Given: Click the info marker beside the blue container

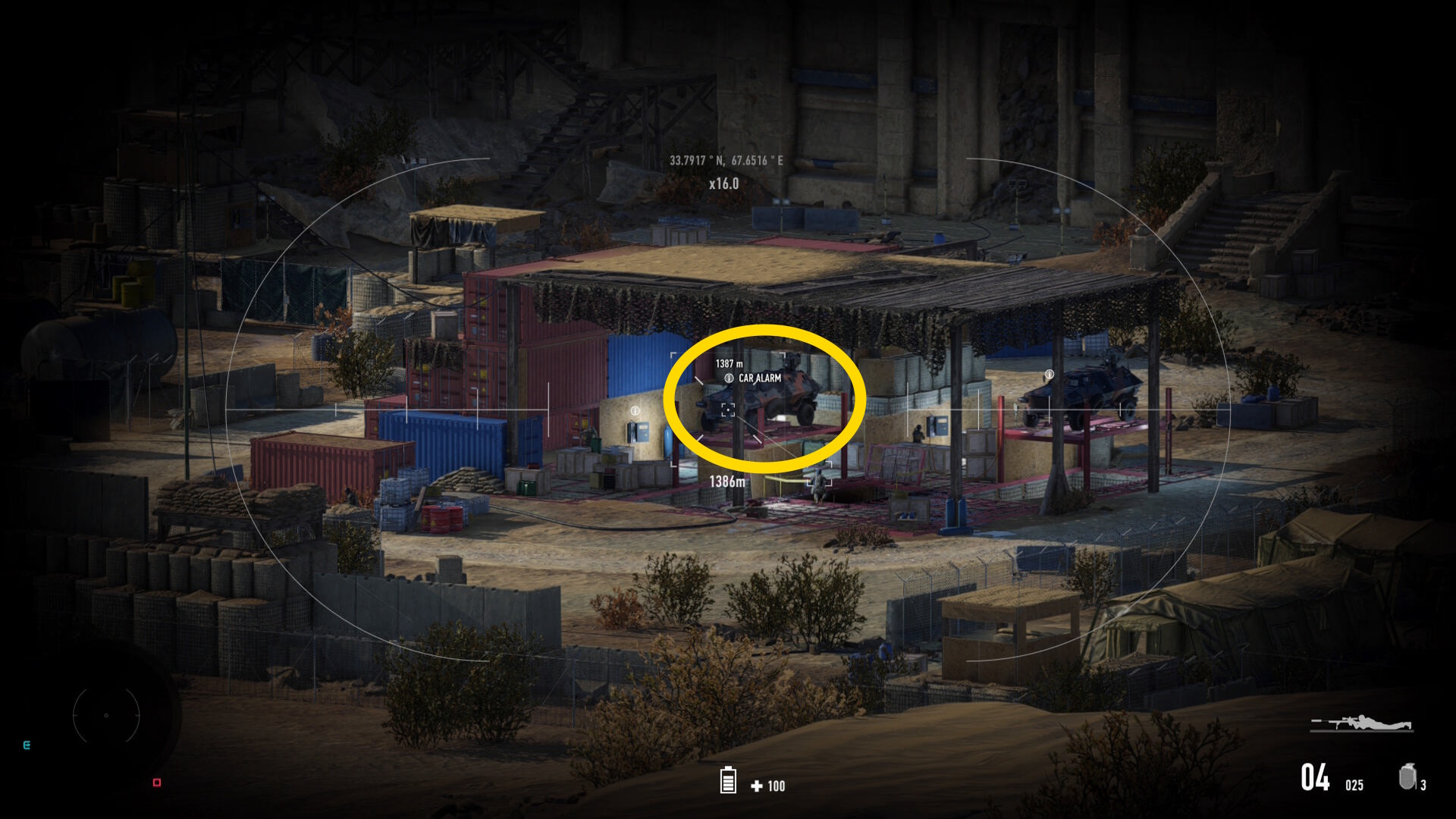Looking at the screenshot, I should pyautogui.click(x=635, y=410).
